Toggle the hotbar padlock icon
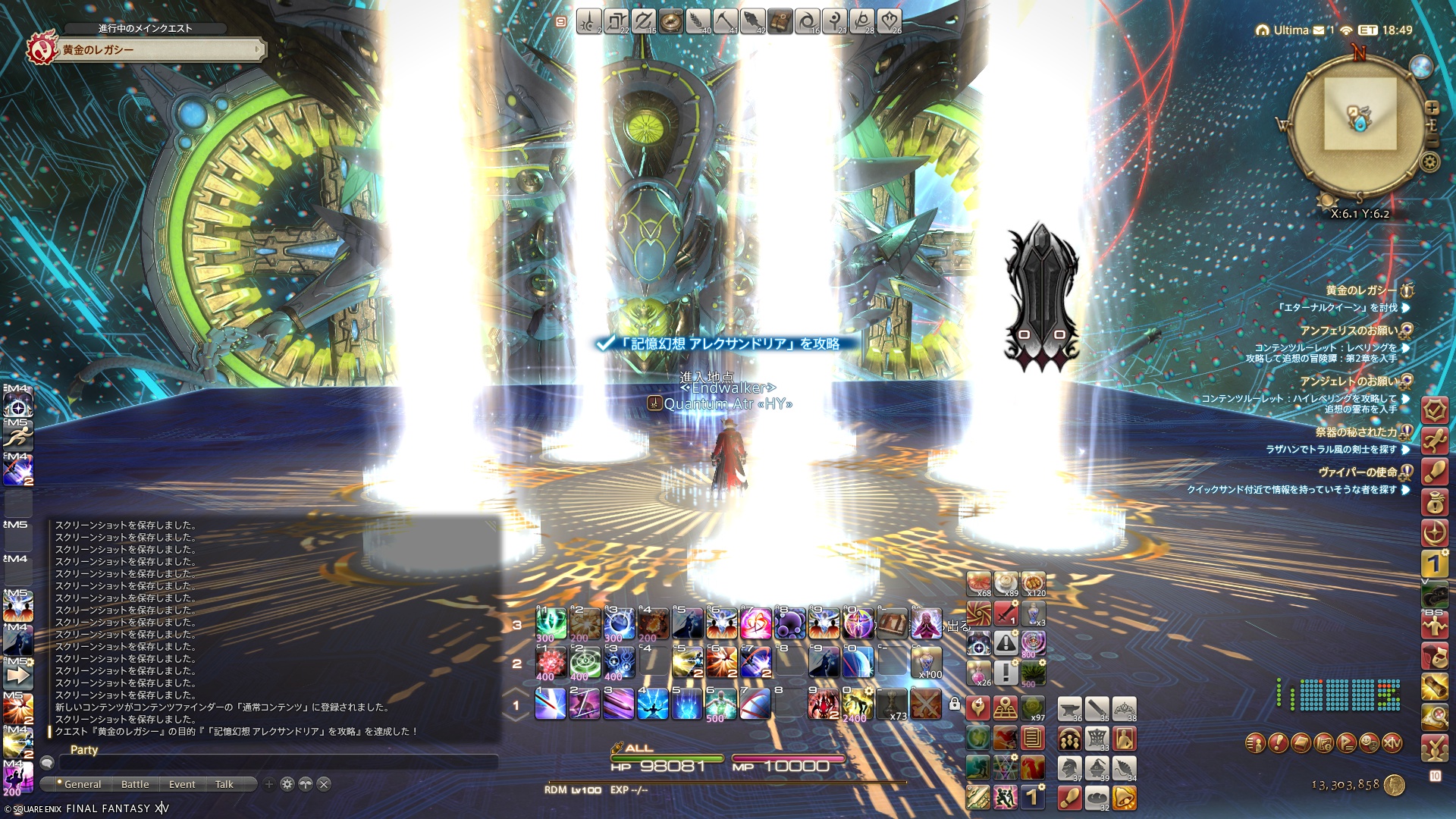The width and height of the screenshot is (1456, 819). pos(955,704)
